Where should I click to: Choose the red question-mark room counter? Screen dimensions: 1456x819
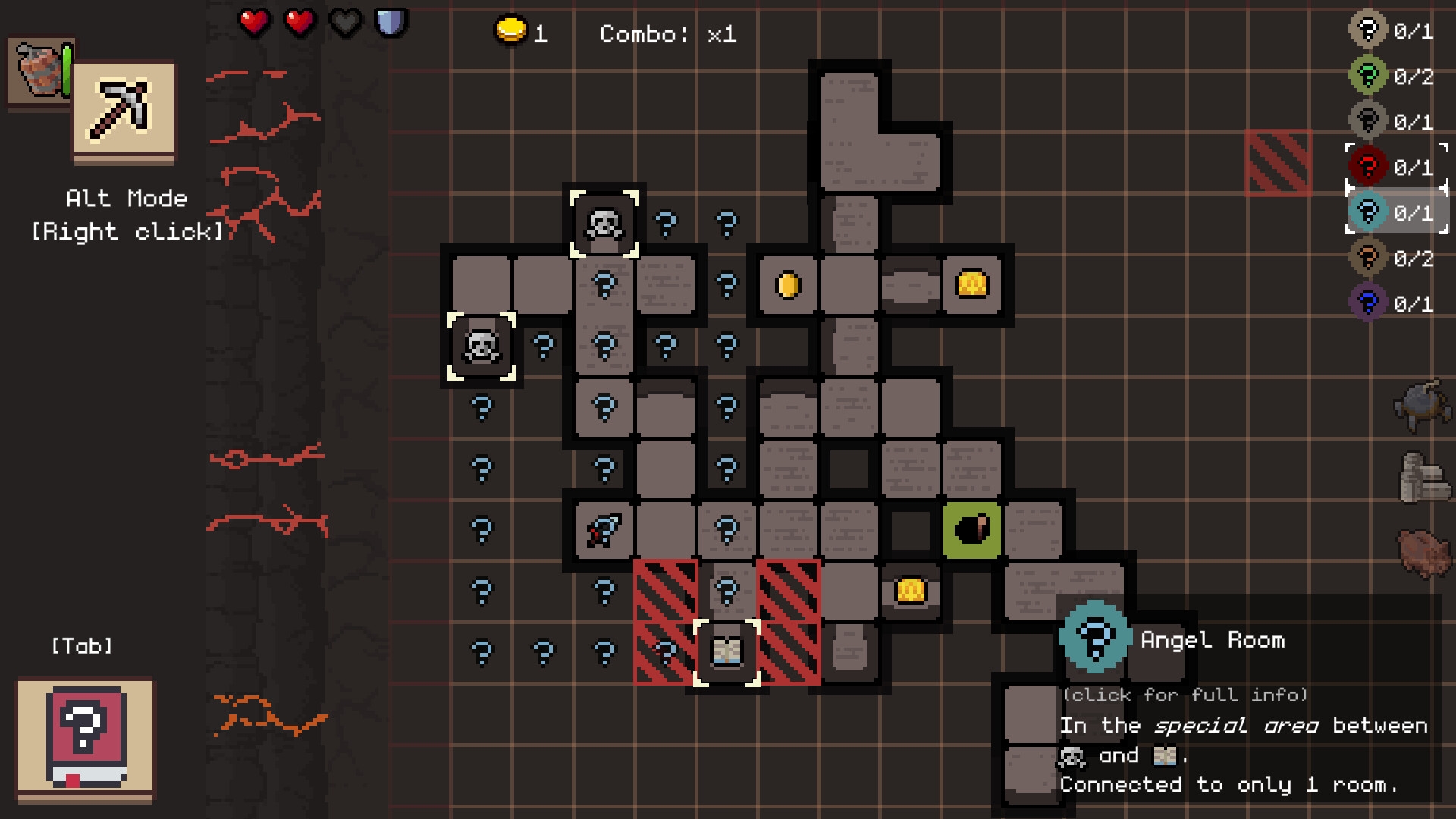pyautogui.click(x=1392, y=167)
